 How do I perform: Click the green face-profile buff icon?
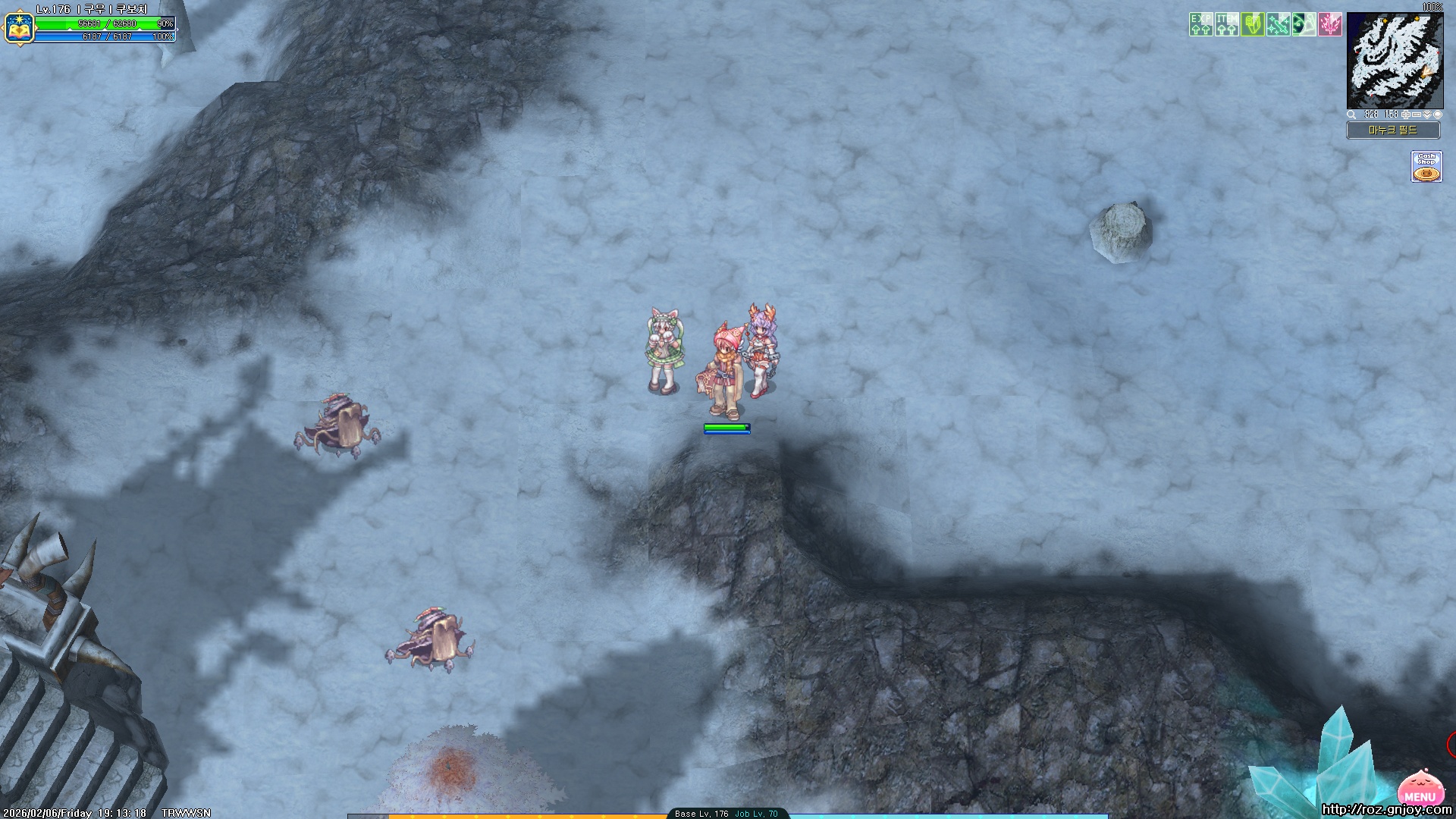1304,24
